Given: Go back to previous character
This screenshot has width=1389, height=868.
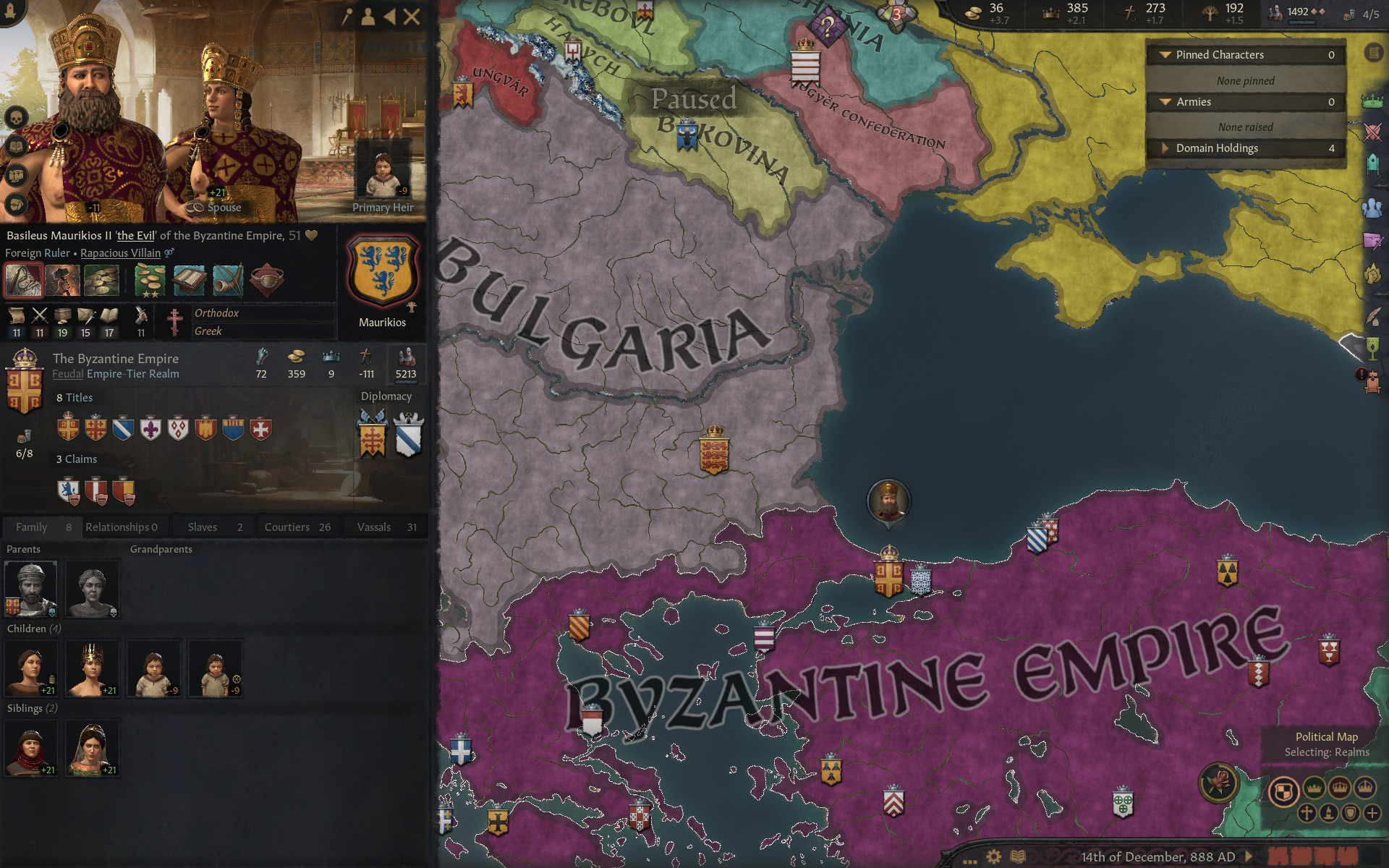Looking at the screenshot, I should [x=390, y=17].
